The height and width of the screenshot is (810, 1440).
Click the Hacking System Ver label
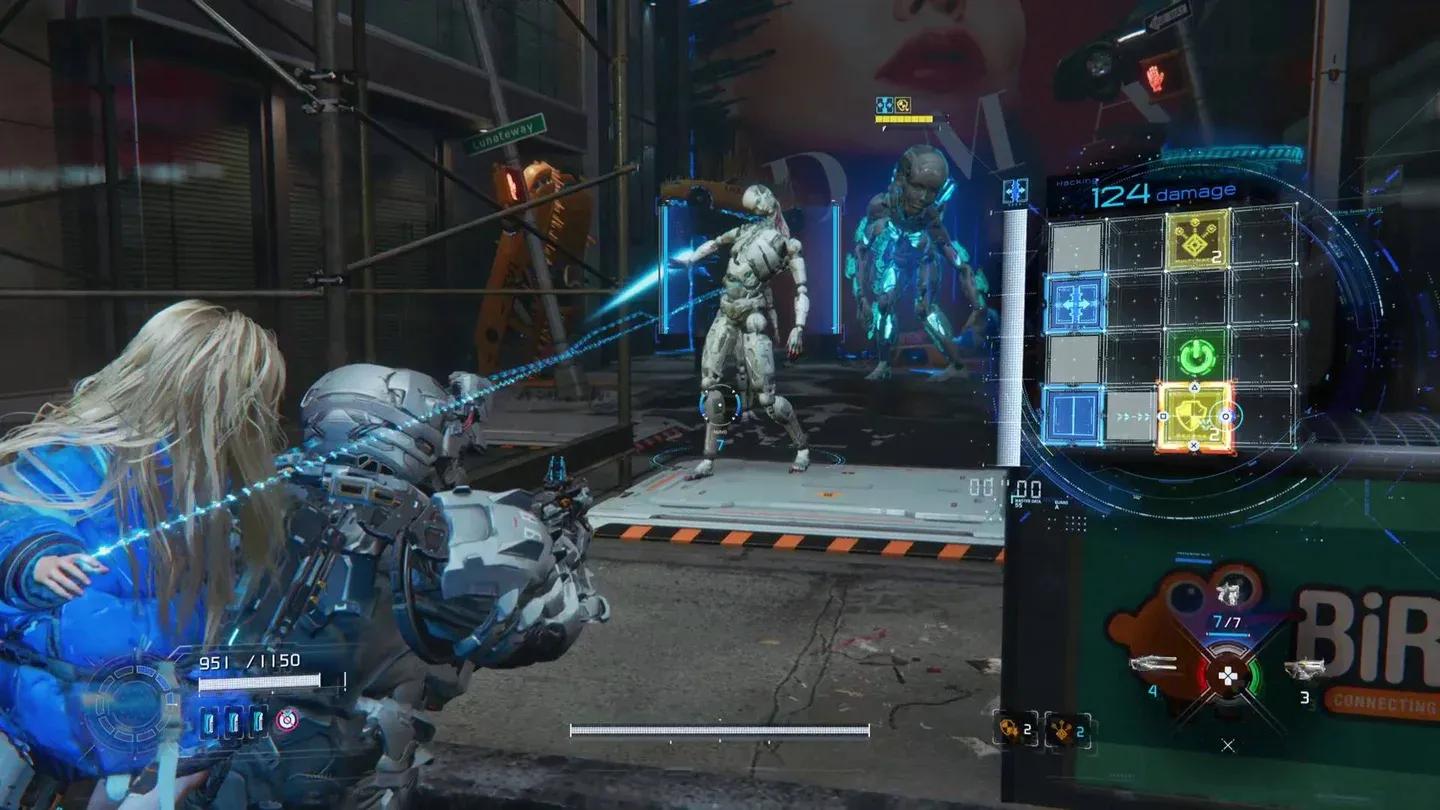(1192, 553)
